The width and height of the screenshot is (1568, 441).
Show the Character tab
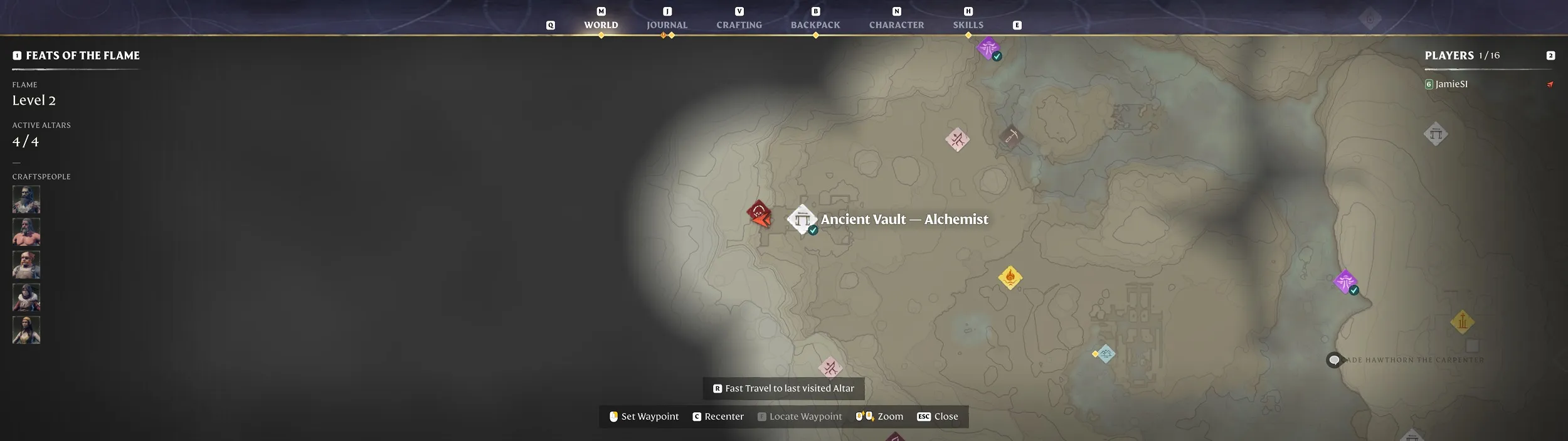[x=896, y=25]
